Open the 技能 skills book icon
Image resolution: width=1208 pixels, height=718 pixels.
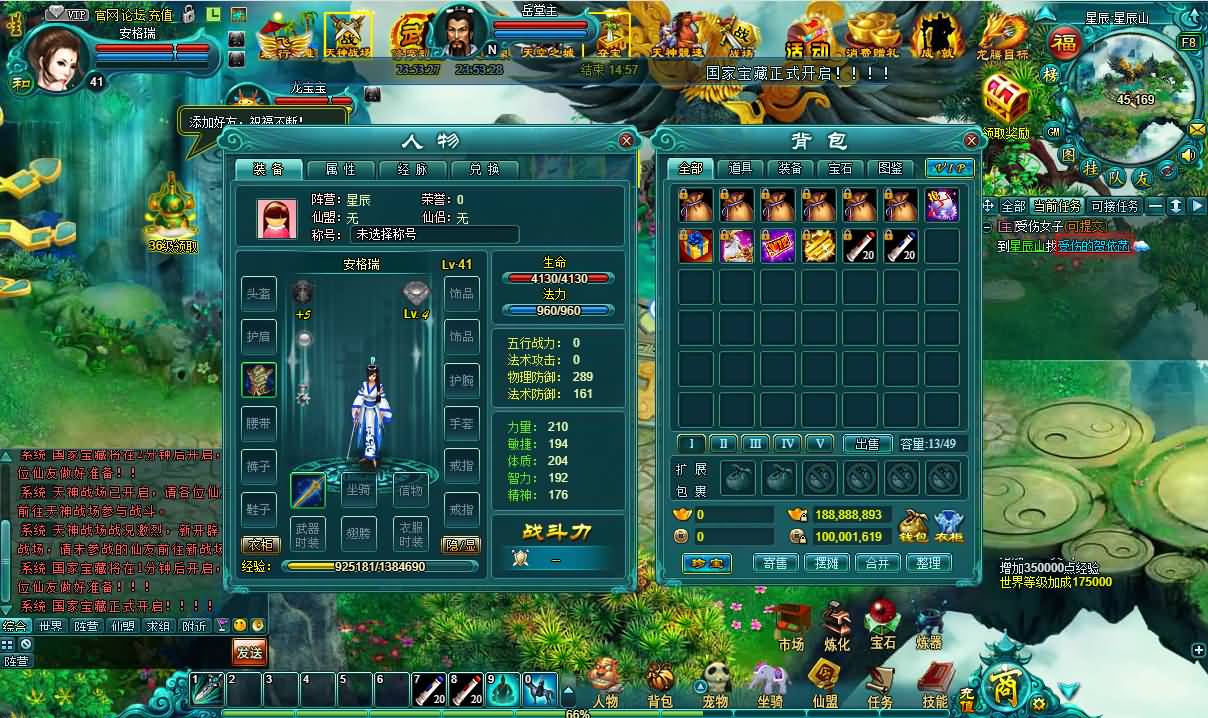[x=935, y=684]
